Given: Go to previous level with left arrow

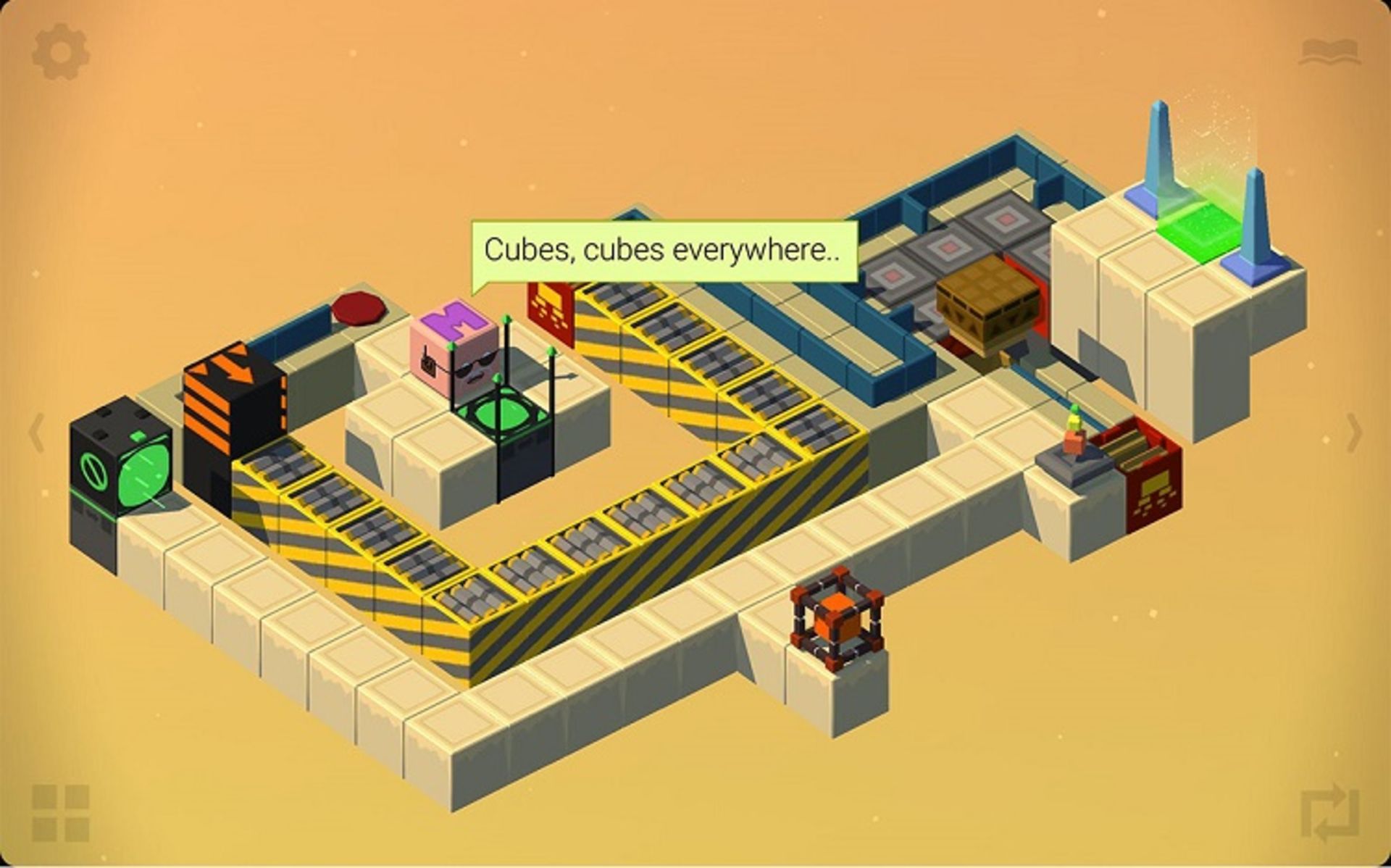Looking at the screenshot, I should click(x=36, y=433).
